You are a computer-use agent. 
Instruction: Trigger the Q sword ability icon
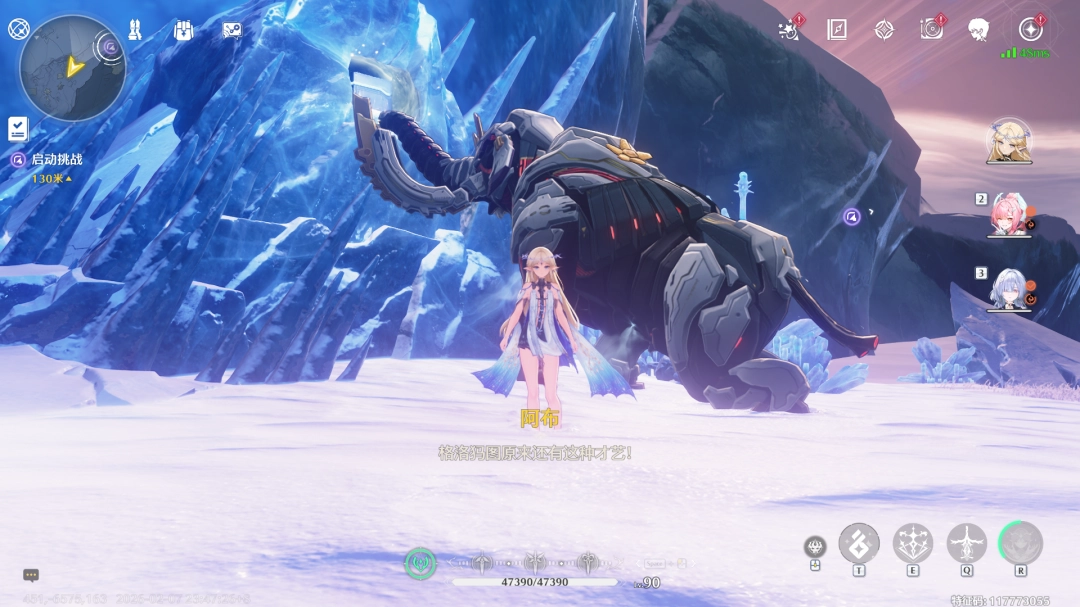click(967, 543)
